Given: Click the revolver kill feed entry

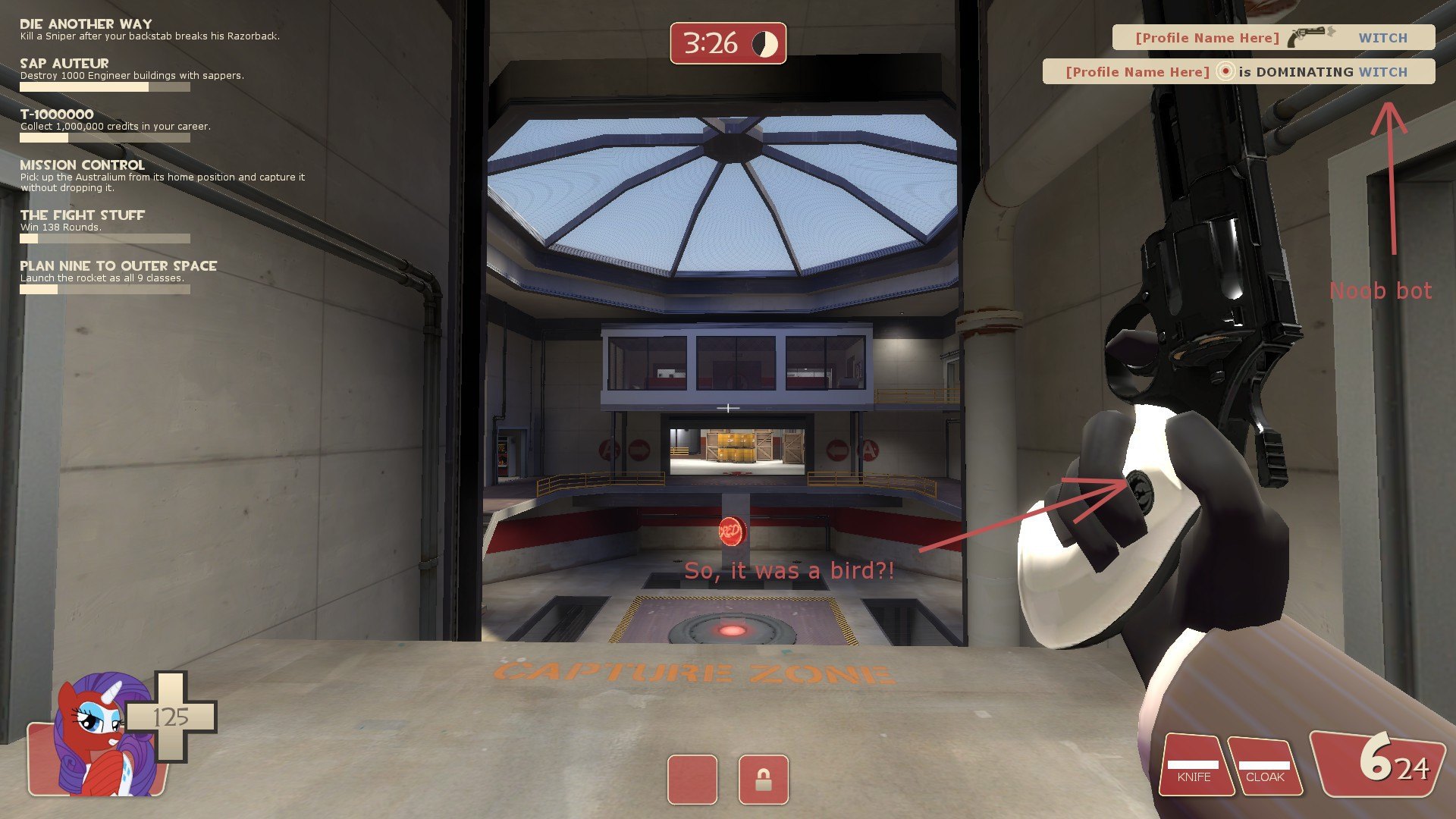Looking at the screenshot, I should pyautogui.click(x=1272, y=37).
